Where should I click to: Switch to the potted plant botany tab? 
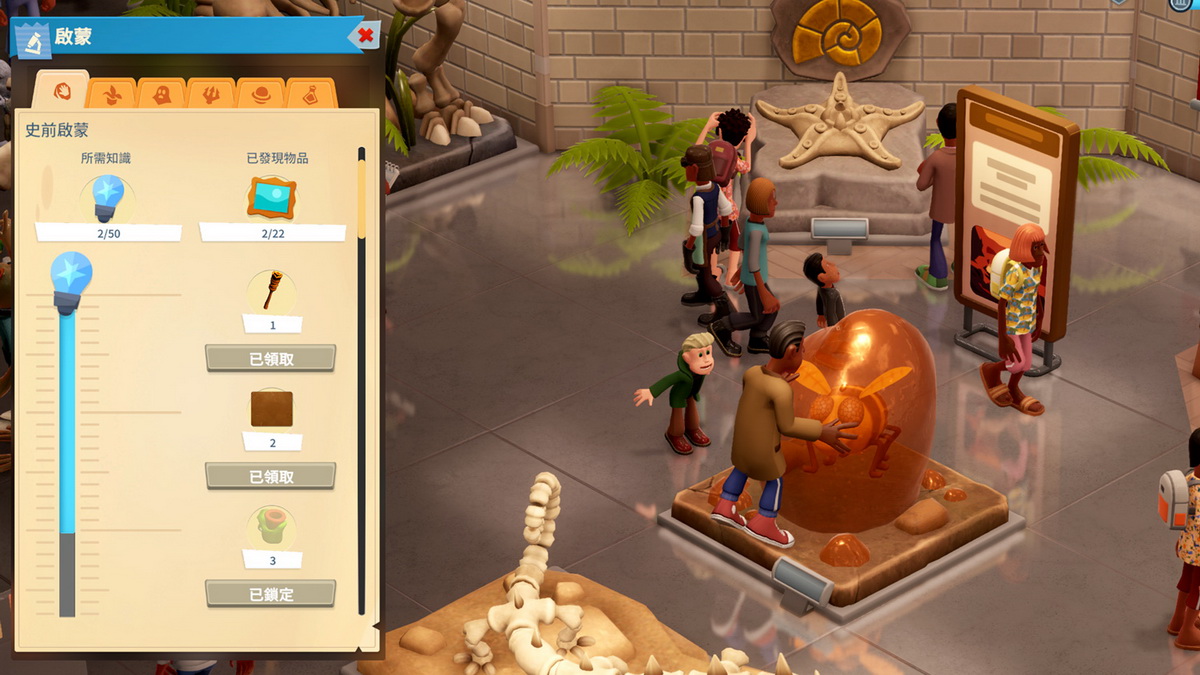tap(111, 95)
